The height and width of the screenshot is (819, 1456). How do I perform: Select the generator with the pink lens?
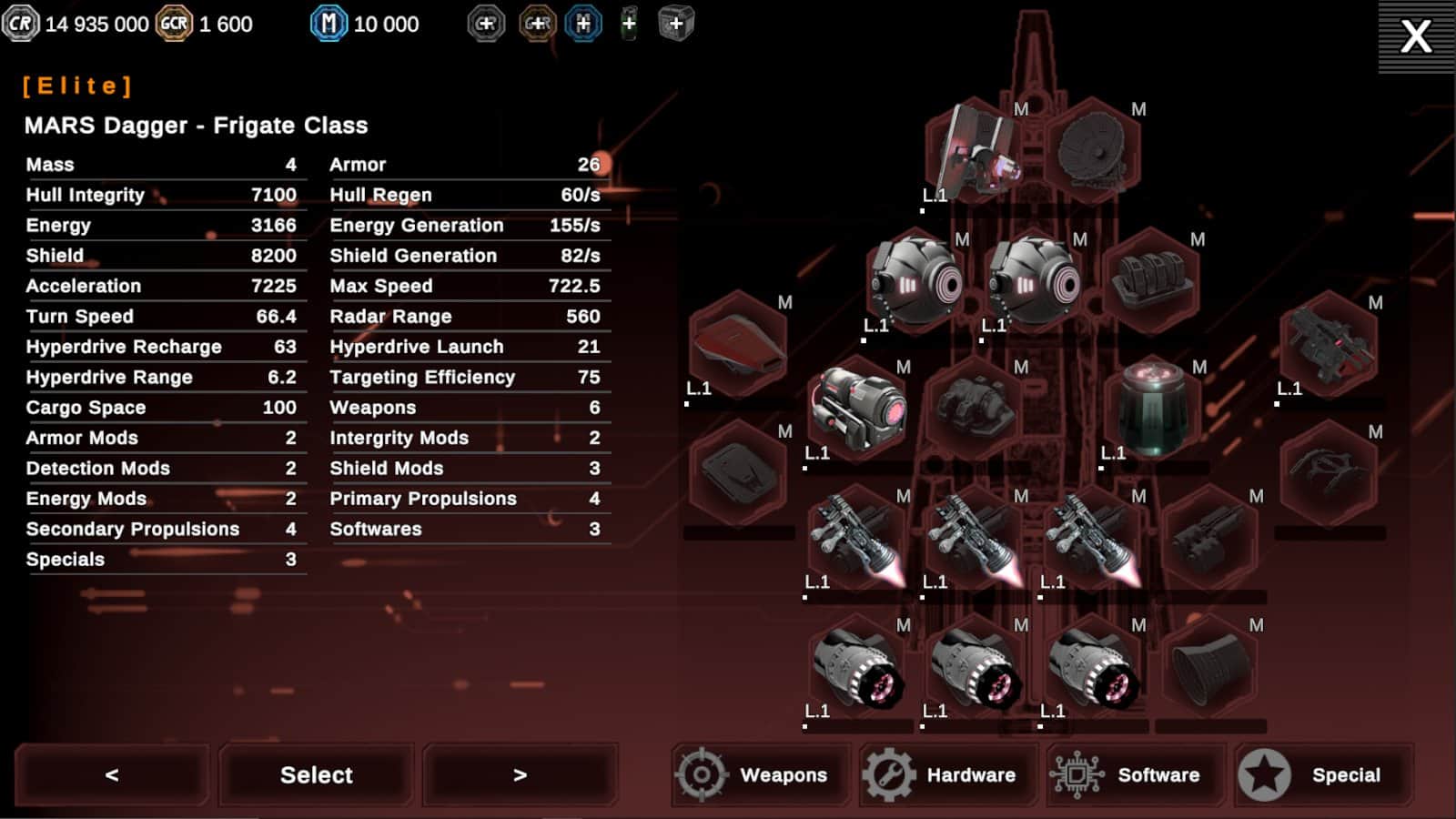pos(856,409)
